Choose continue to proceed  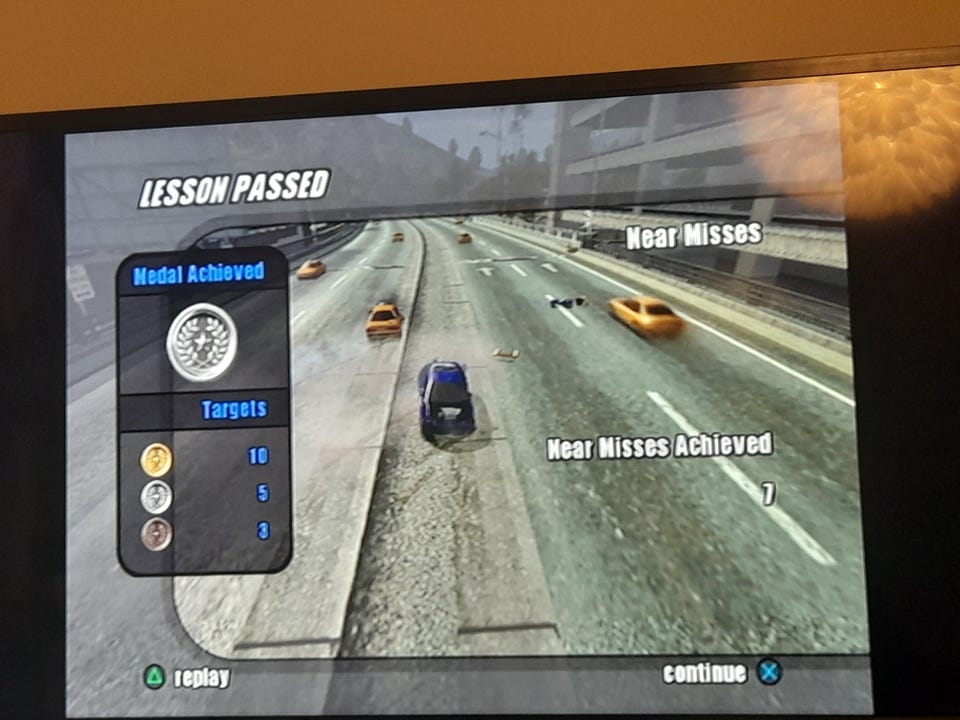pos(722,673)
